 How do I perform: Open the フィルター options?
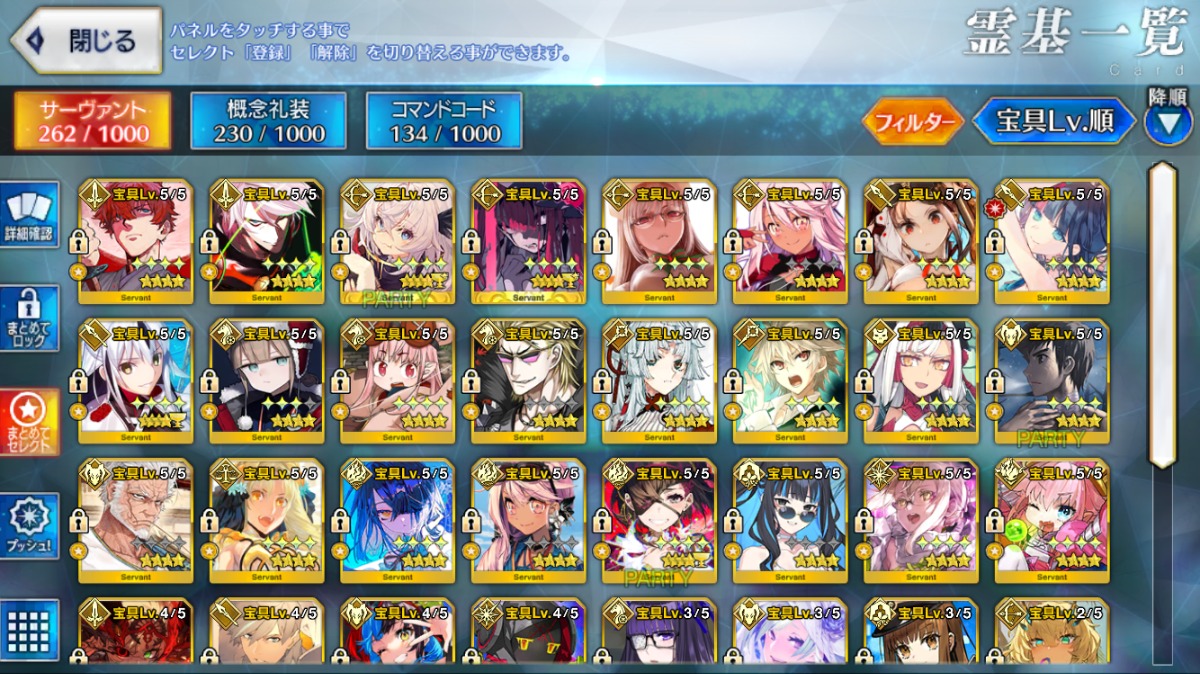[912, 122]
